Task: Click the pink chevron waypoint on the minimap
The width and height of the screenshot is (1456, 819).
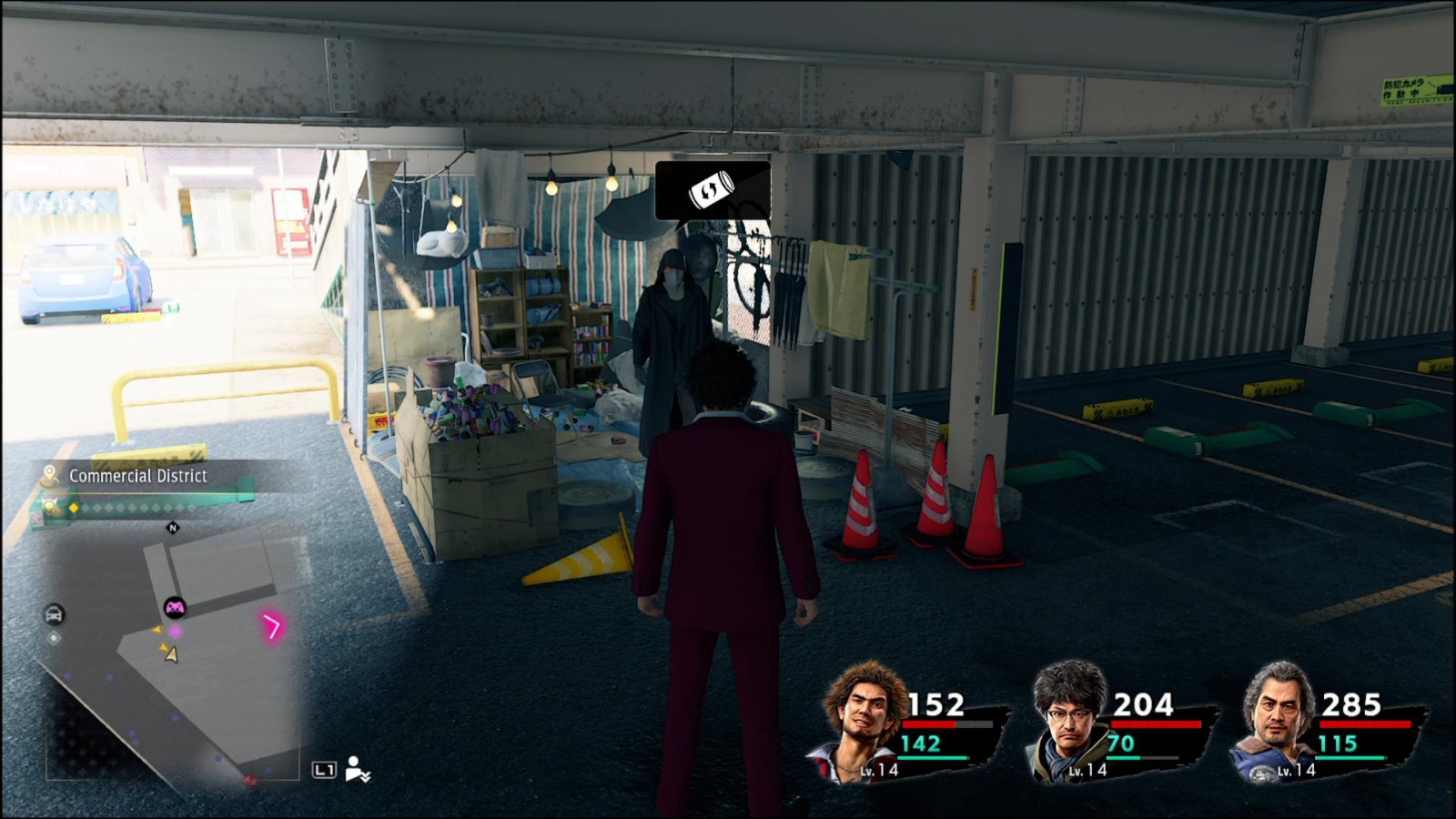Action: point(273,626)
